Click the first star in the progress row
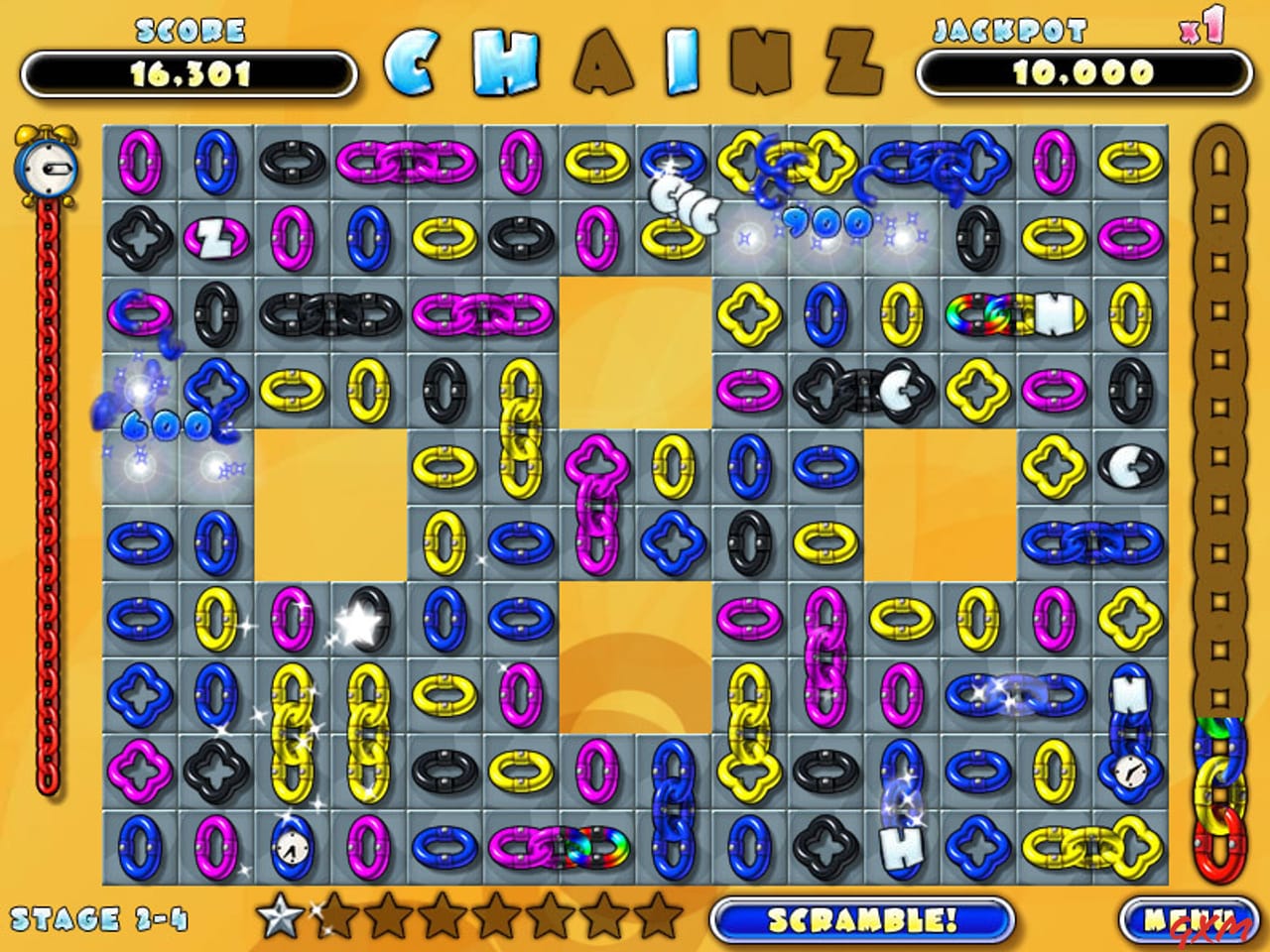The height and width of the screenshot is (952, 1270). coord(278,917)
